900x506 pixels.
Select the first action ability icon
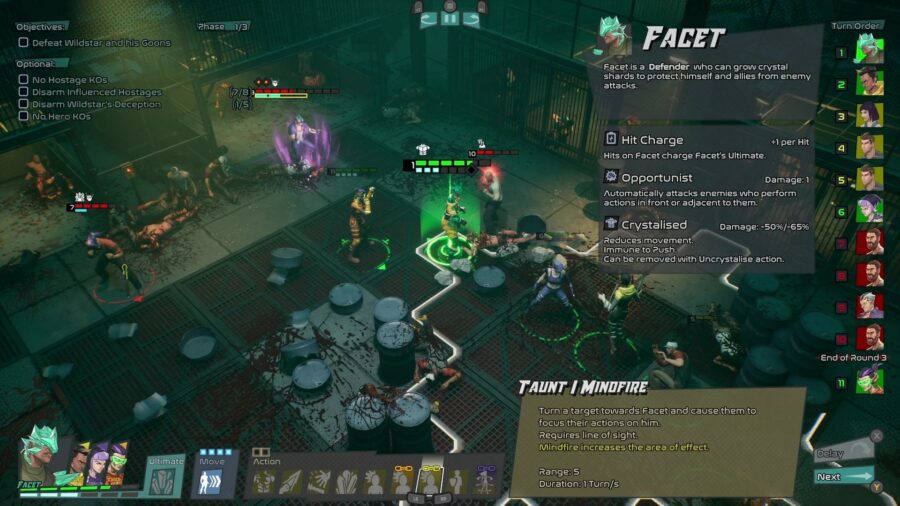coord(264,482)
